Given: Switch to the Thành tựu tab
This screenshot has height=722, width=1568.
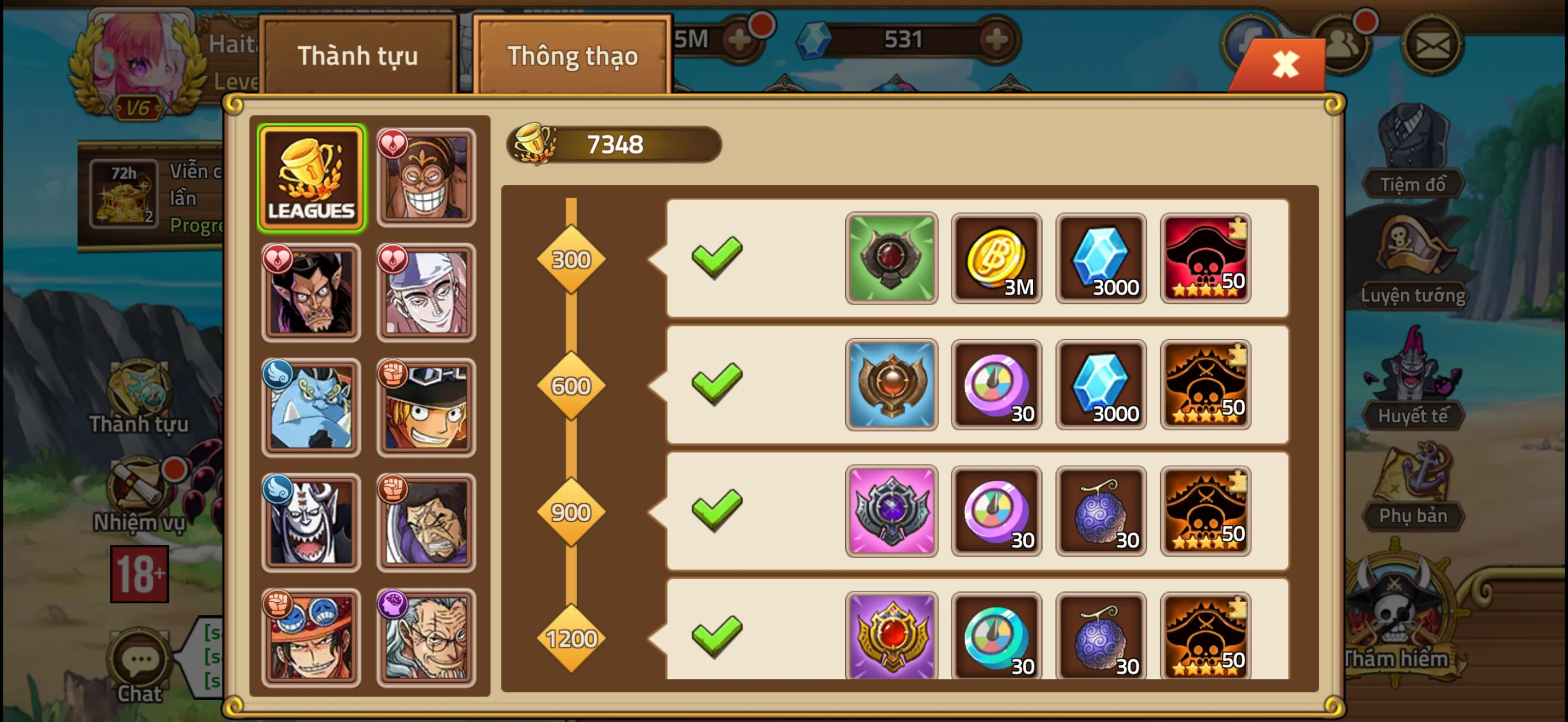Looking at the screenshot, I should (359, 55).
